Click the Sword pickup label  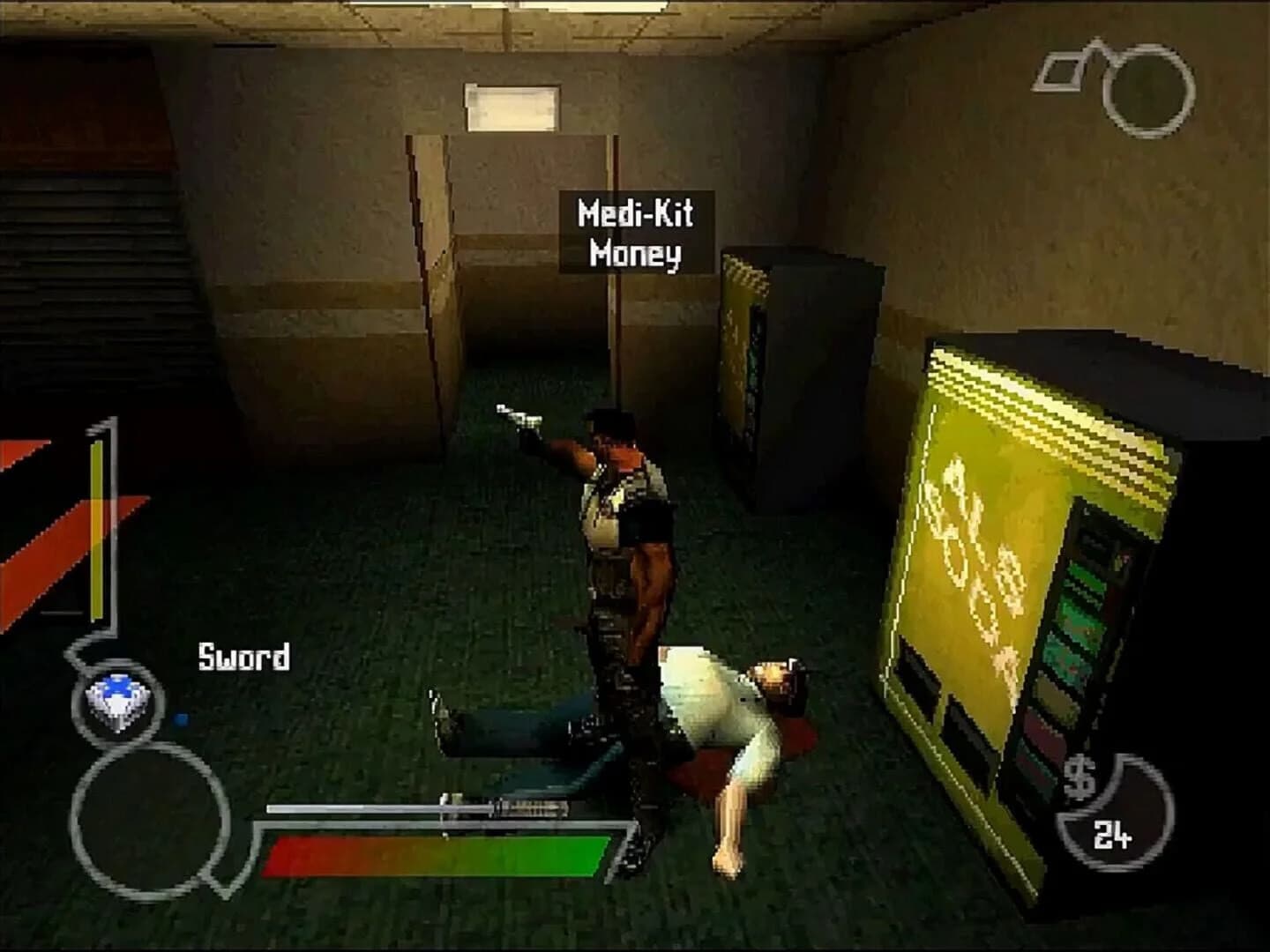[244, 658]
